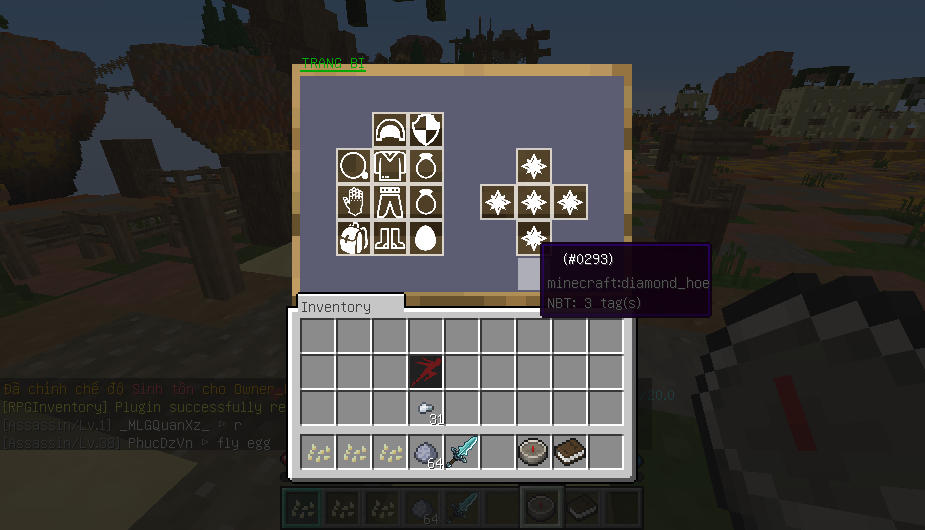925x530 pixels.
Task: Select the stack of 31 iron nuggets
Action: pyautogui.click(x=426, y=408)
